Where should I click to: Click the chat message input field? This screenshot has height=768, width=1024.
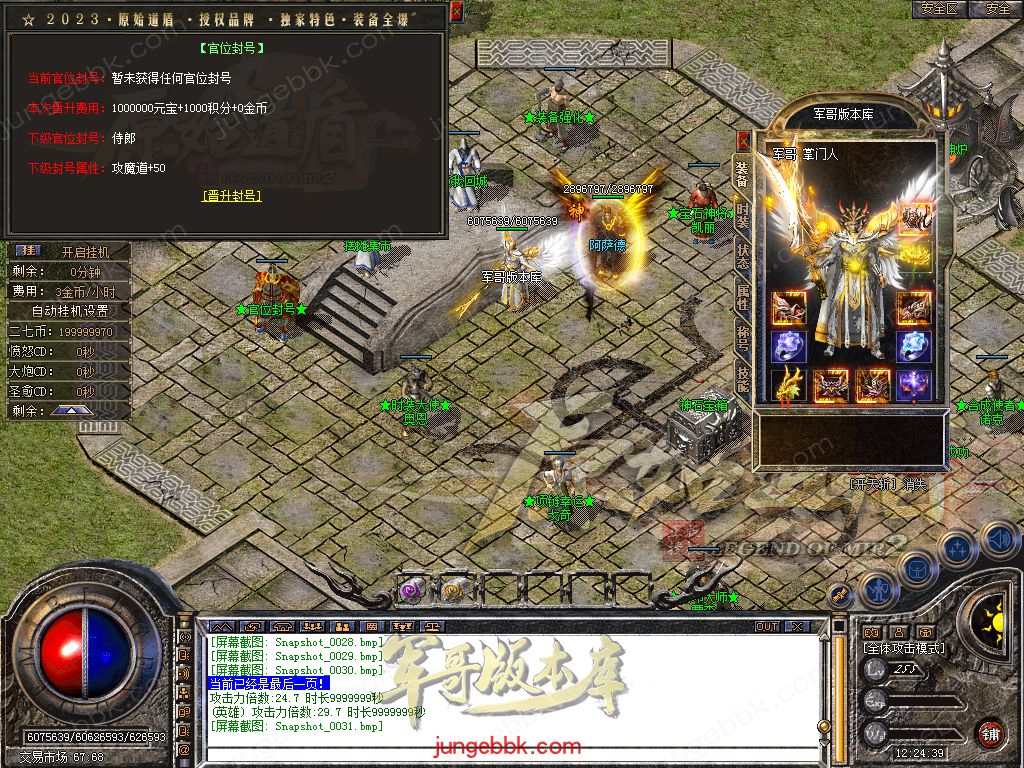pyautogui.click(x=500, y=751)
